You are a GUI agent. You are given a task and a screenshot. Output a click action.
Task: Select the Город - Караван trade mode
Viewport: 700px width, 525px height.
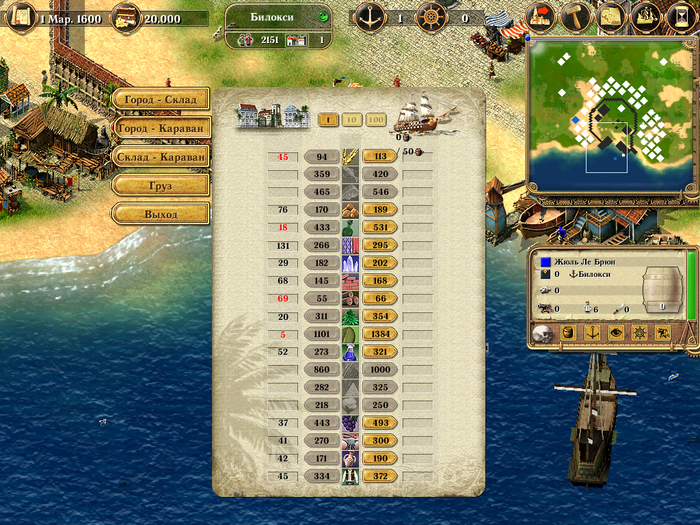point(160,128)
